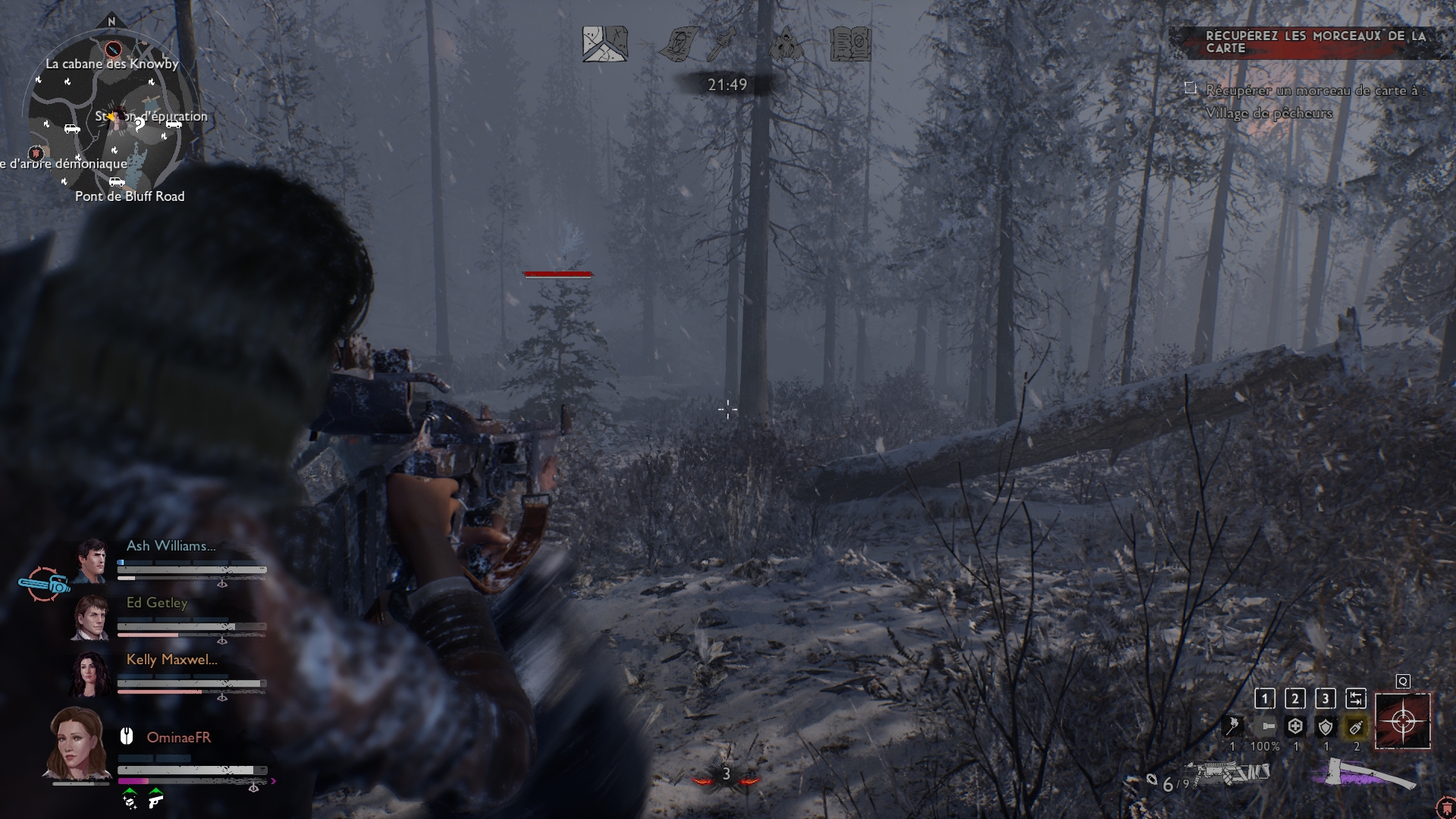The image size is (1456, 819).
Task: Activate the red crosshair ability
Action: click(x=1403, y=720)
